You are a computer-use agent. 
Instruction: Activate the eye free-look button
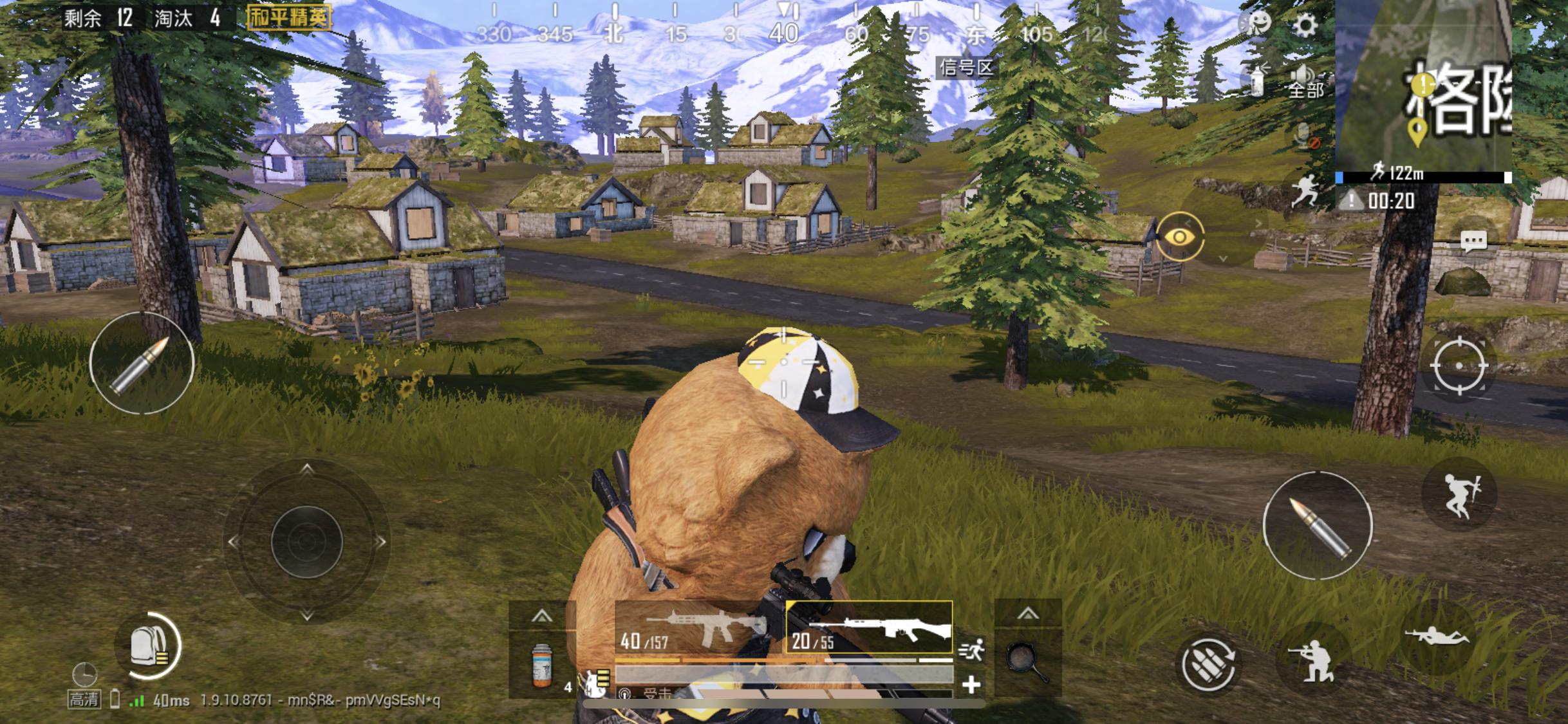tap(1179, 237)
